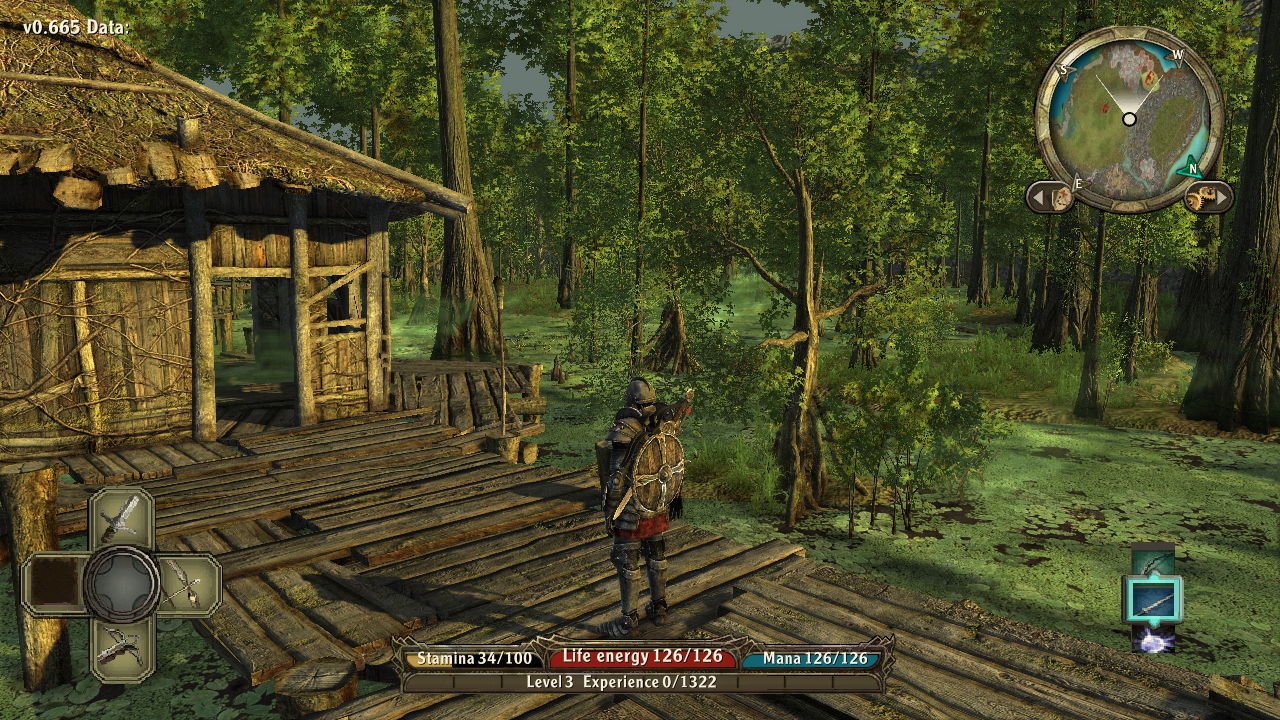
Task: Select the dark brown weapon wheel slot
Action: [53, 584]
